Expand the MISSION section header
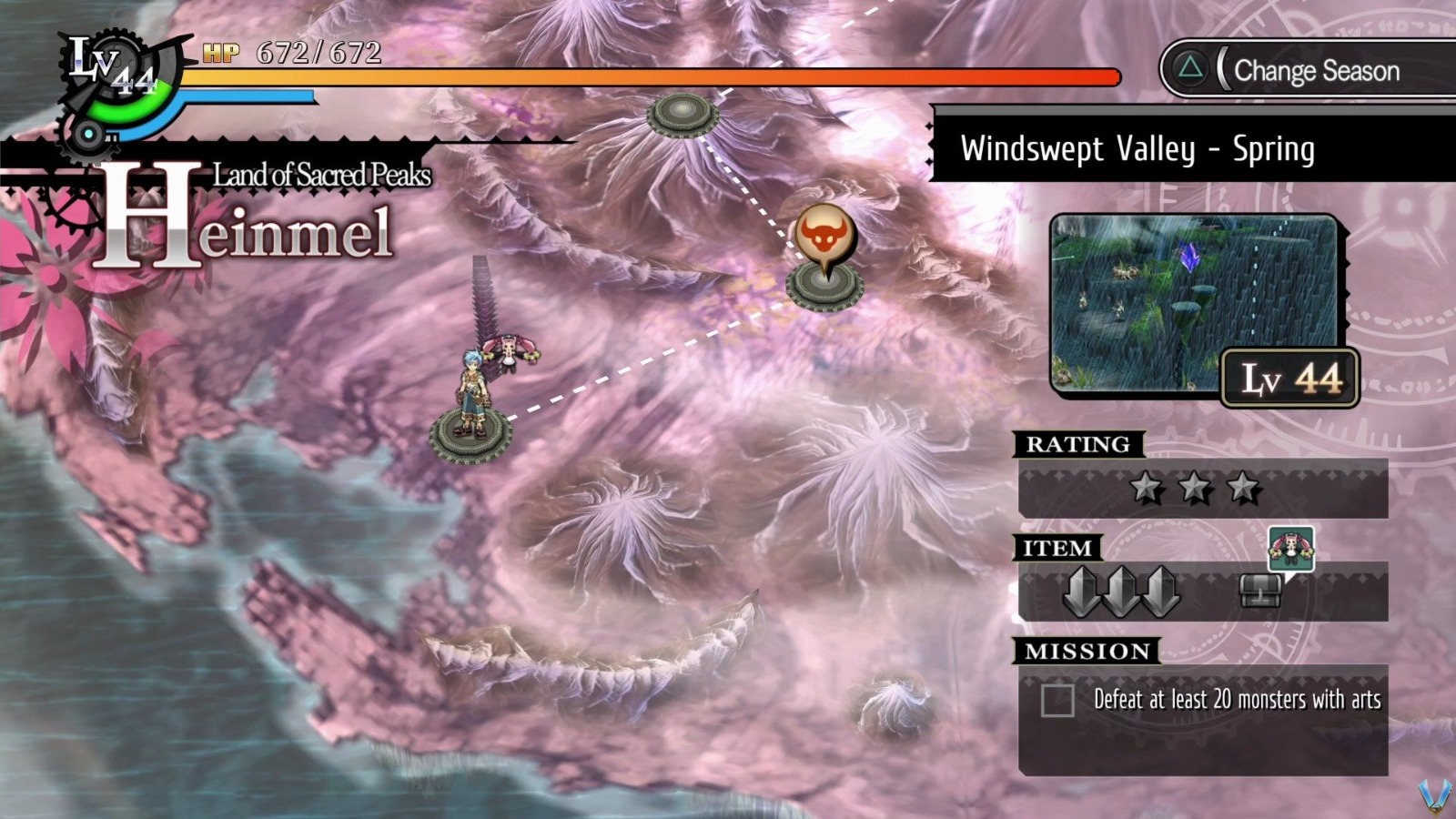Screen dimensions: 1456x819 point(1087,650)
